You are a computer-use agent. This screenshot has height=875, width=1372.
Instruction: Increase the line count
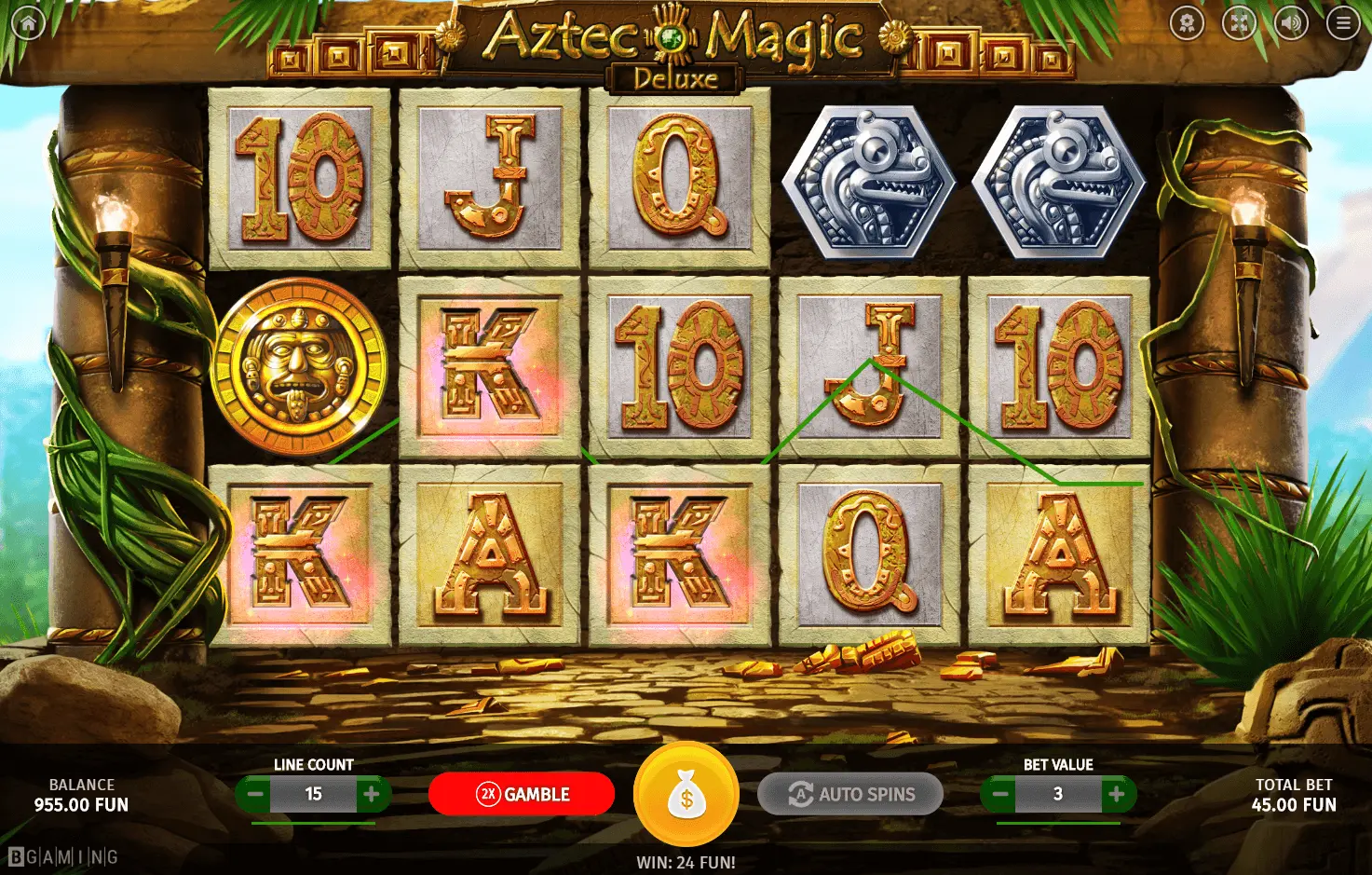coord(372,794)
